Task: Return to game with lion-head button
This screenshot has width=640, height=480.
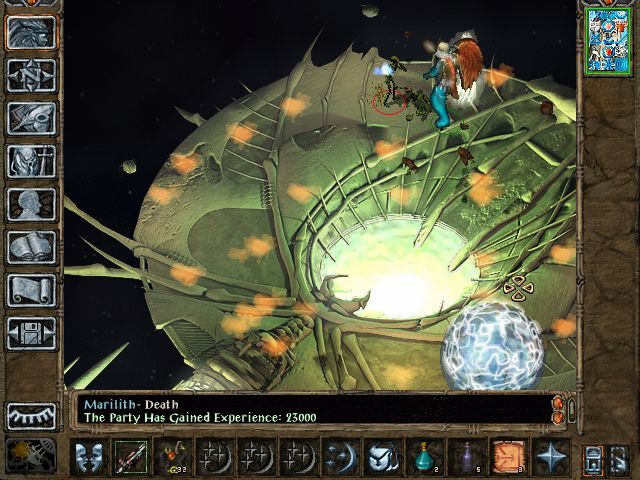Action: point(31,32)
